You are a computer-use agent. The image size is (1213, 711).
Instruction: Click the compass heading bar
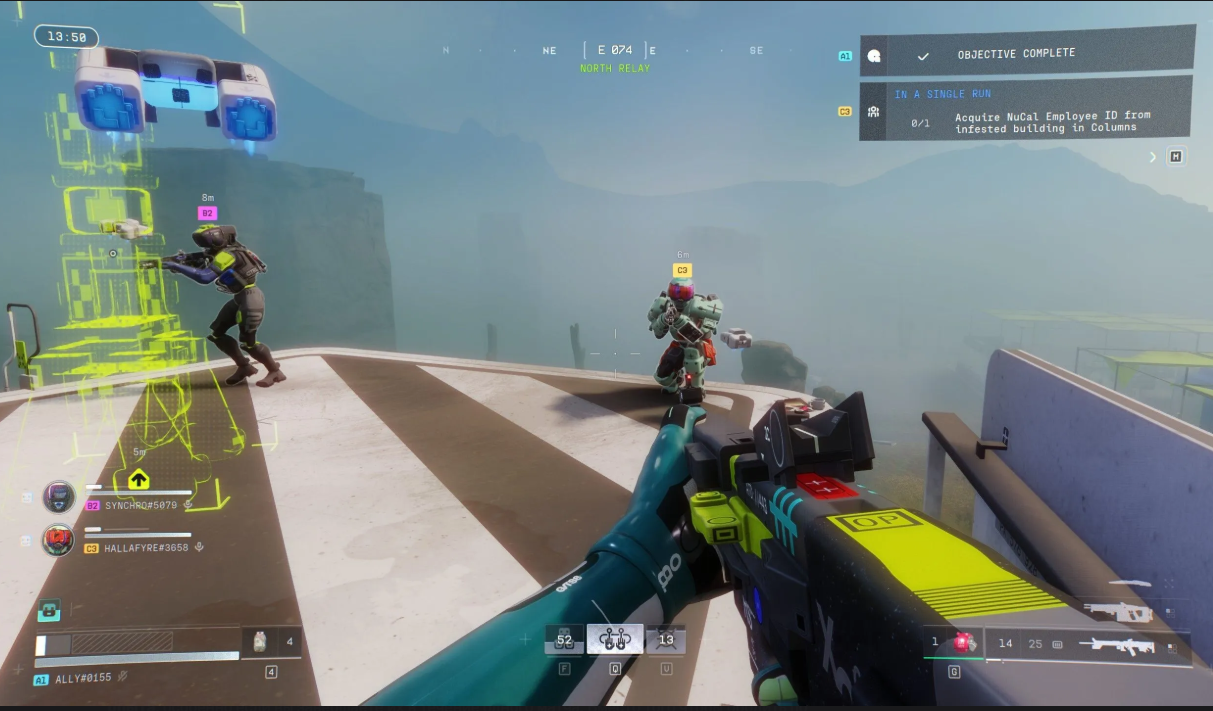click(x=616, y=50)
